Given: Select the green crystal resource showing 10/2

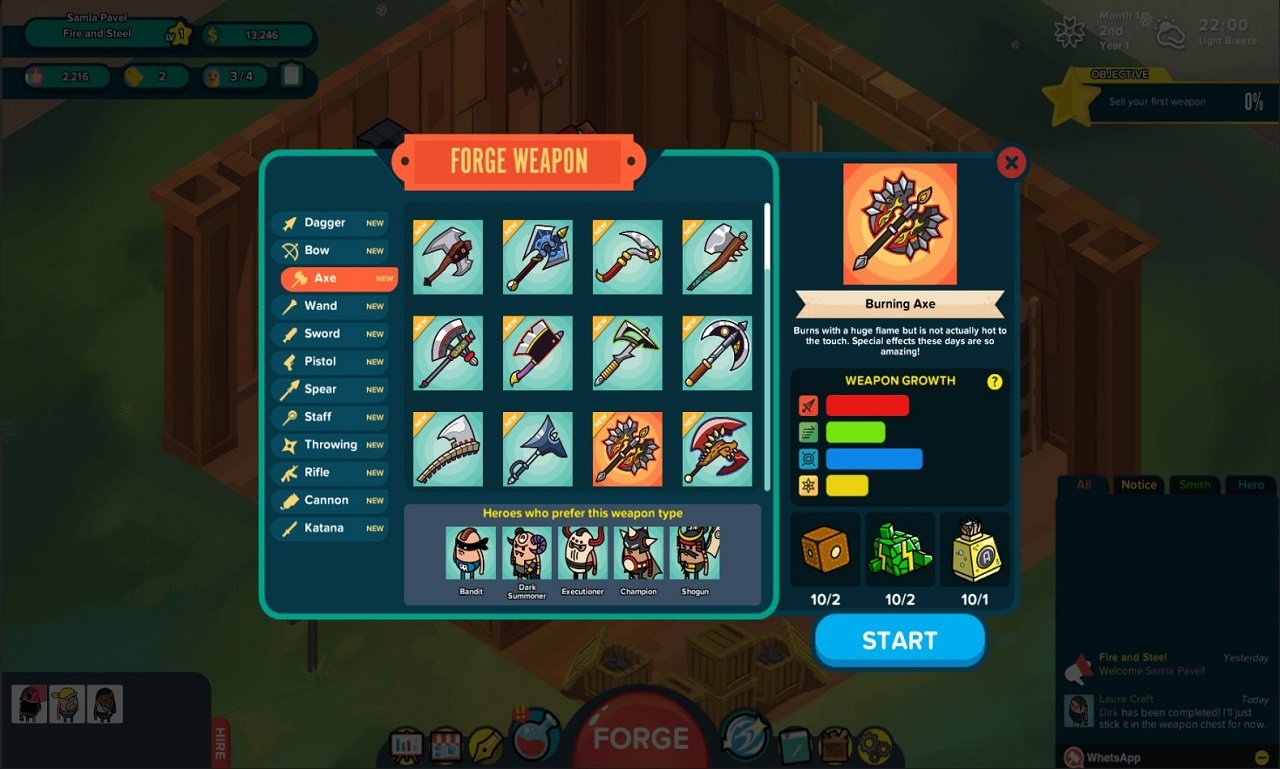Looking at the screenshot, I should [x=899, y=549].
